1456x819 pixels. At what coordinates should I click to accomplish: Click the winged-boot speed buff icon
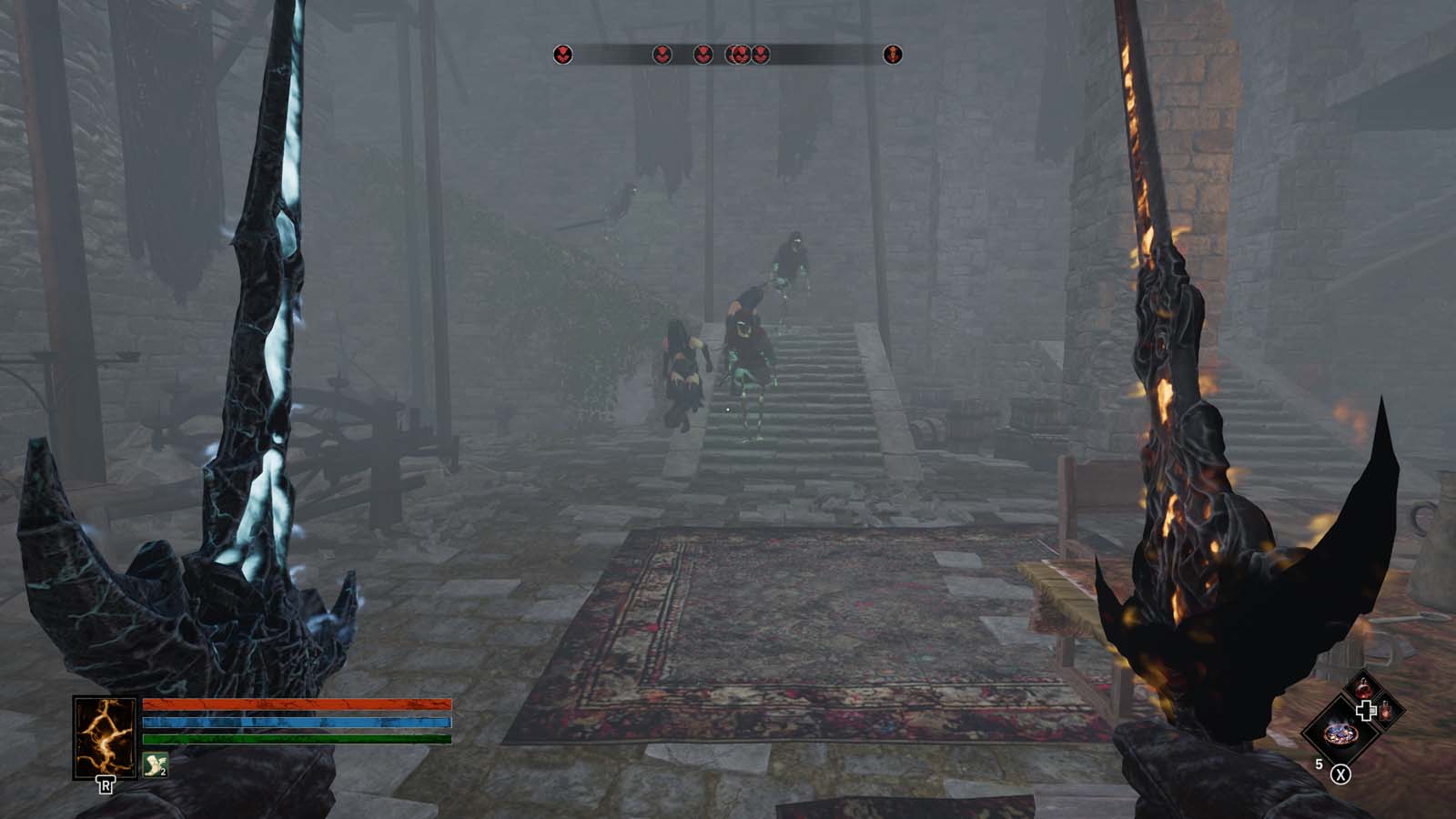[x=156, y=763]
